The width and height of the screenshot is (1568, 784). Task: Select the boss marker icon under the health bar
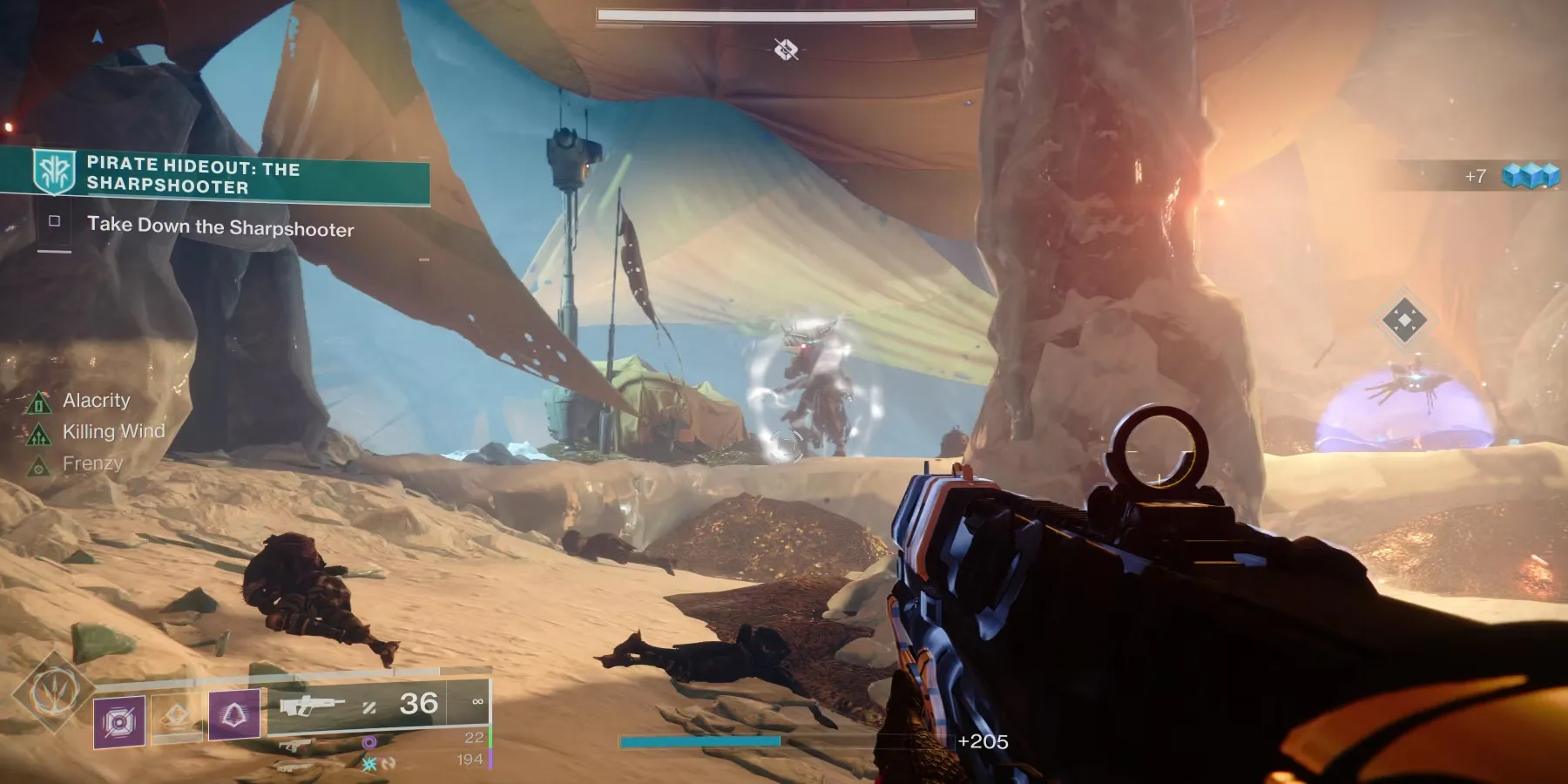pos(786,49)
